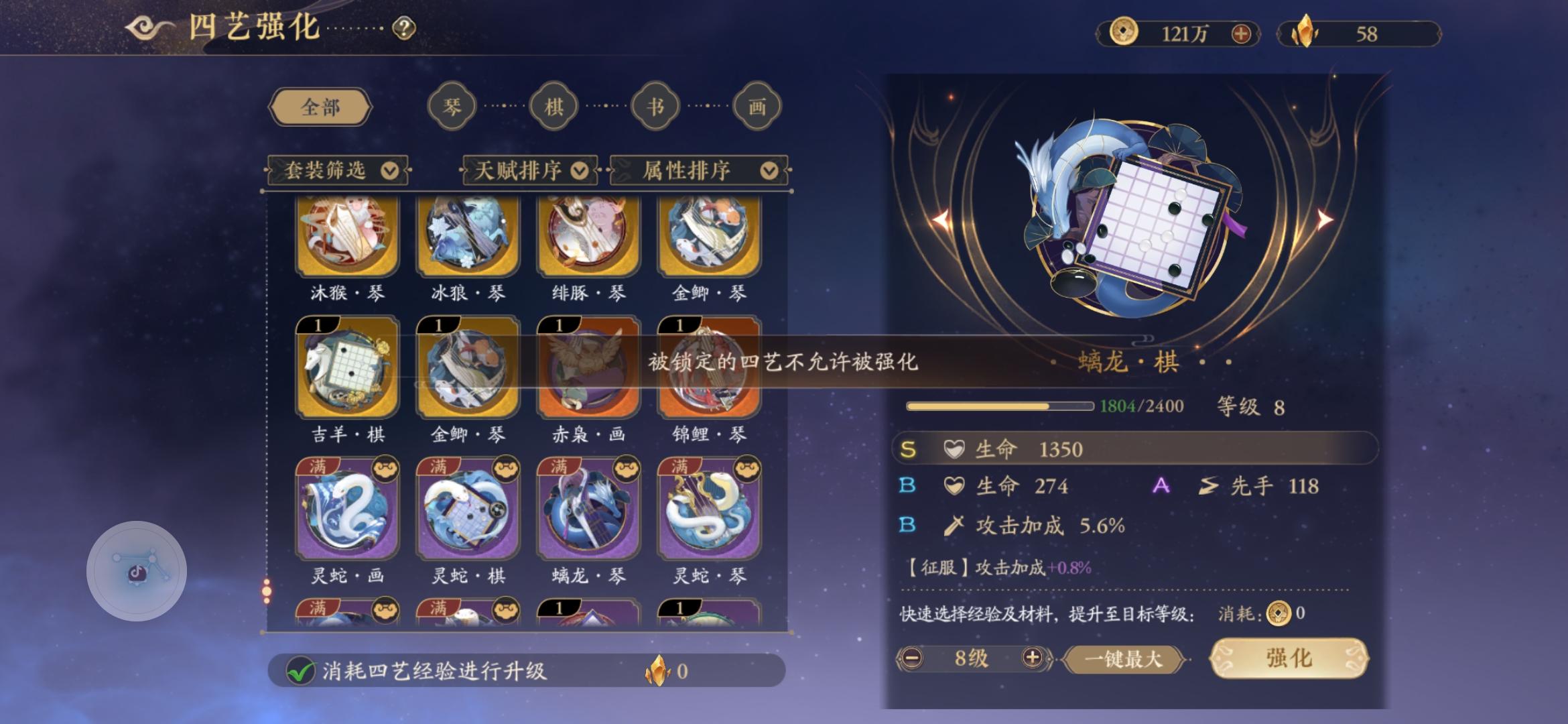The height and width of the screenshot is (724, 1568).
Task: Click the back cloud icon at top left
Action: 143,27
